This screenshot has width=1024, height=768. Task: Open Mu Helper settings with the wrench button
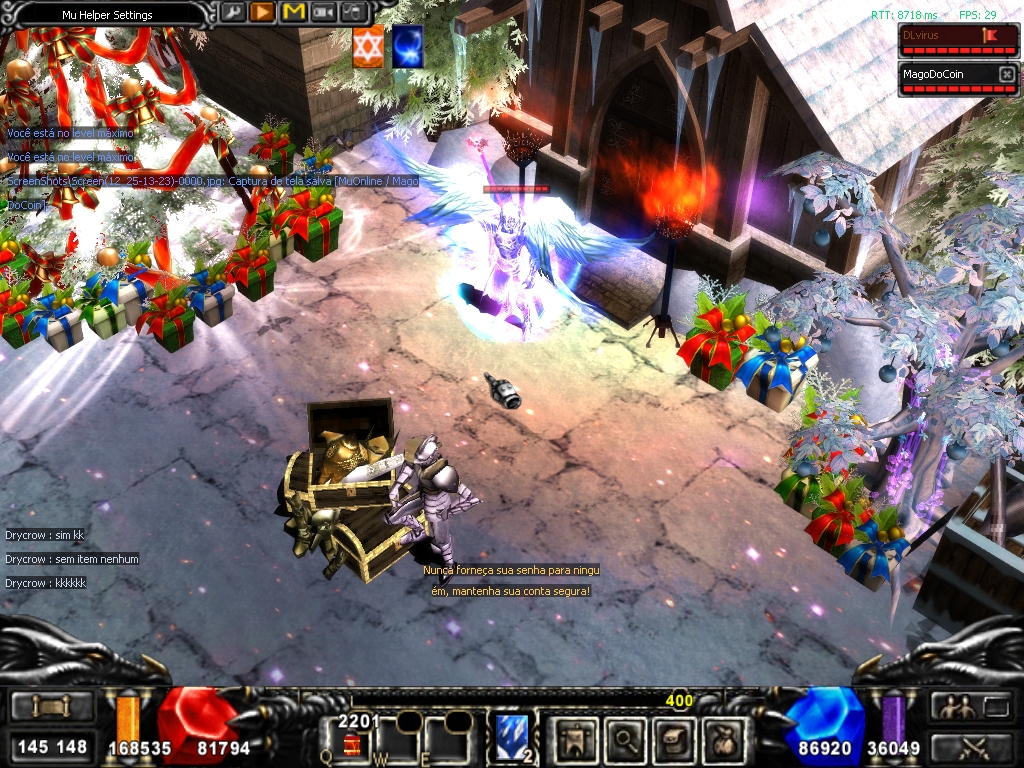[x=232, y=13]
